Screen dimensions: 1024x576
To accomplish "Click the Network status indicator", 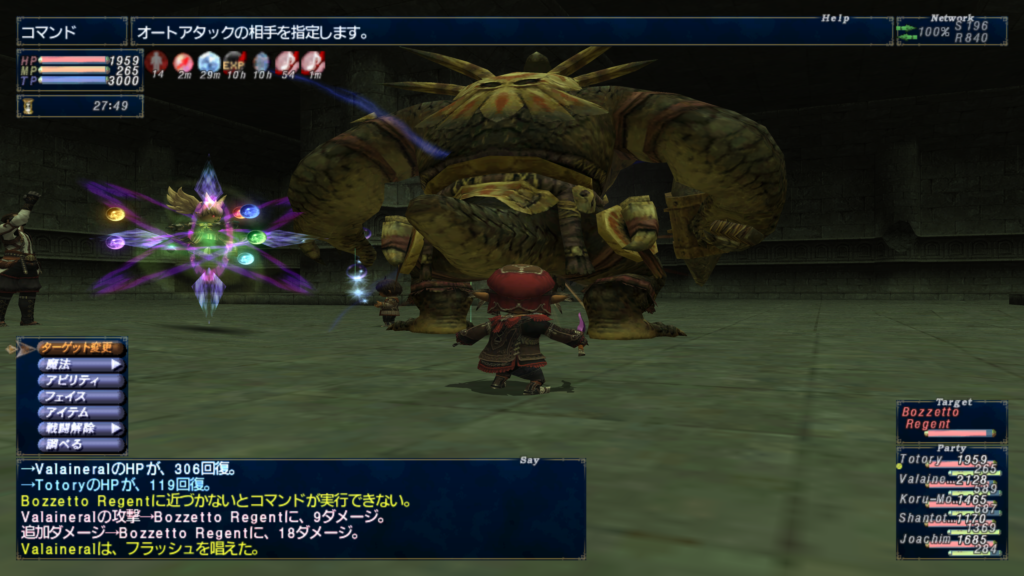I will [x=951, y=31].
